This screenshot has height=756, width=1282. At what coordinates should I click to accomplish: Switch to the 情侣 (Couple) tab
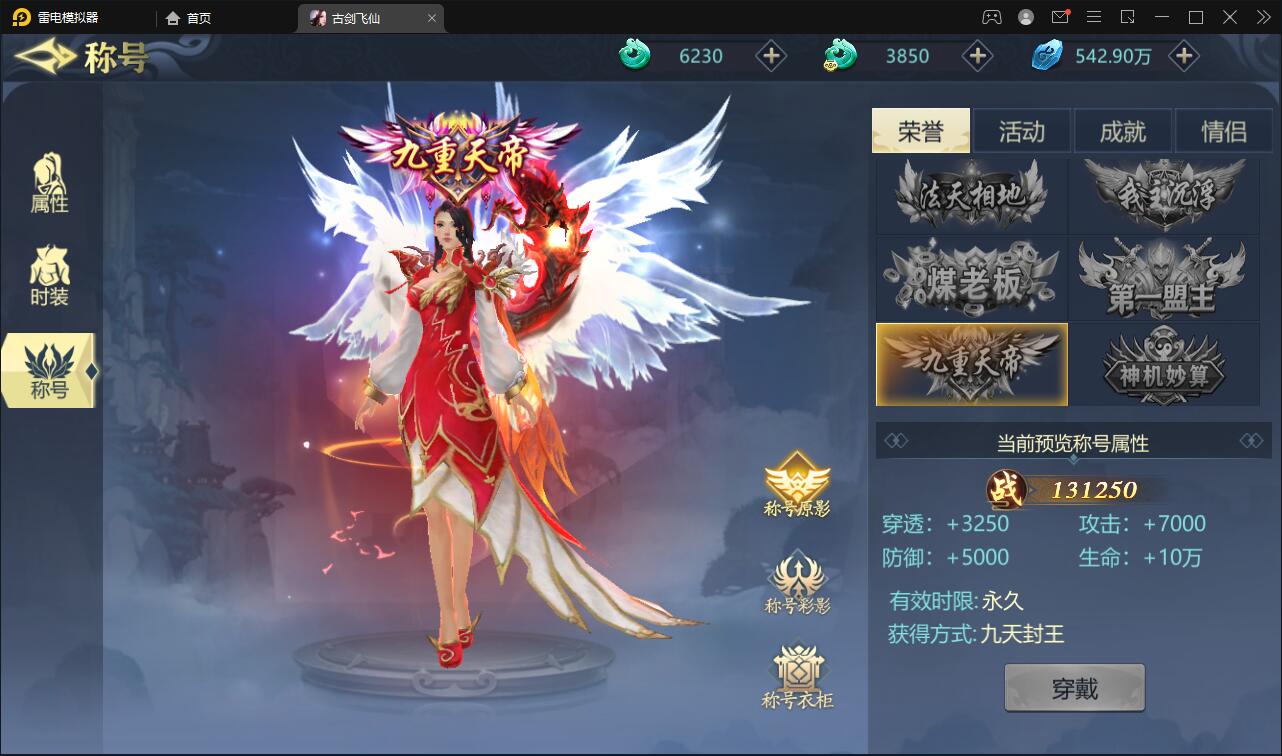click(1222, 131)
